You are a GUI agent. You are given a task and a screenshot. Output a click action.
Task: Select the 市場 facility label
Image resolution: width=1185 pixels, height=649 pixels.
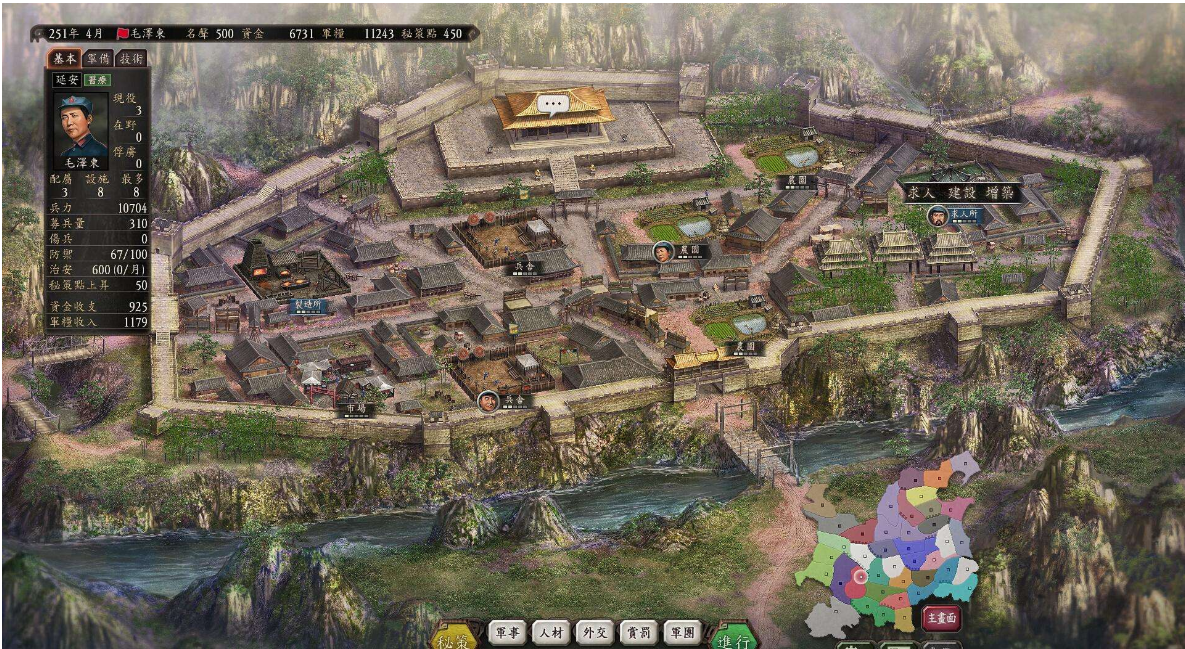pyautogui.click(x=355, y=409)
